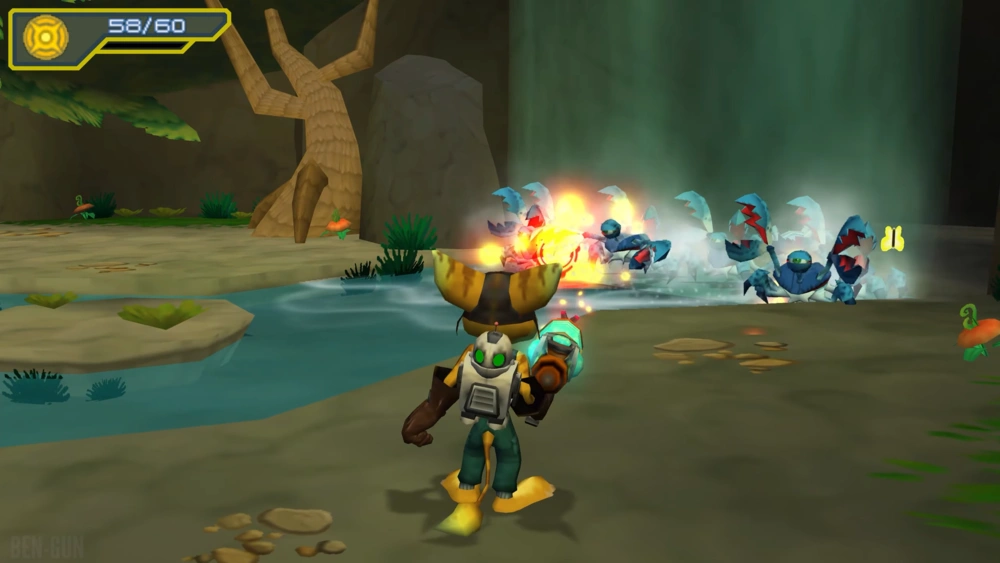This screenshot has width=1000, height=563.
Task: Select the yellow circular weapon icon
Action: tap(45, 37)
